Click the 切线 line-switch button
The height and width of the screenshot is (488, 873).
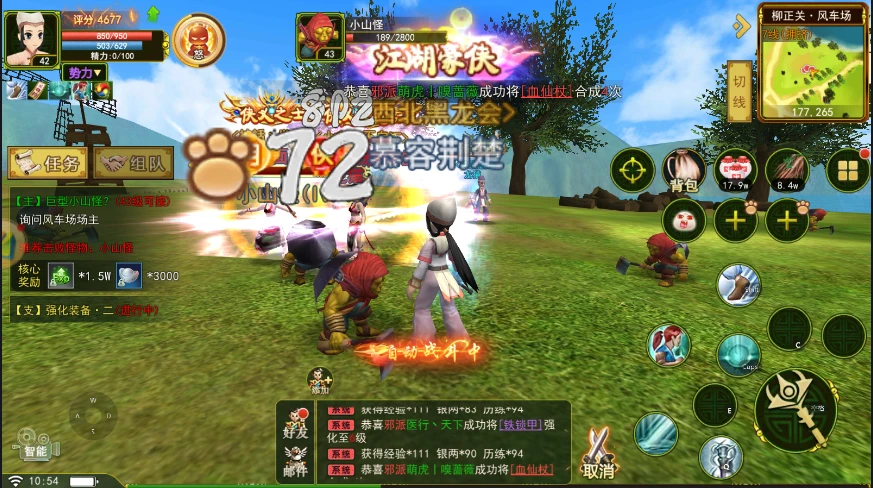[x=739, y=78]
